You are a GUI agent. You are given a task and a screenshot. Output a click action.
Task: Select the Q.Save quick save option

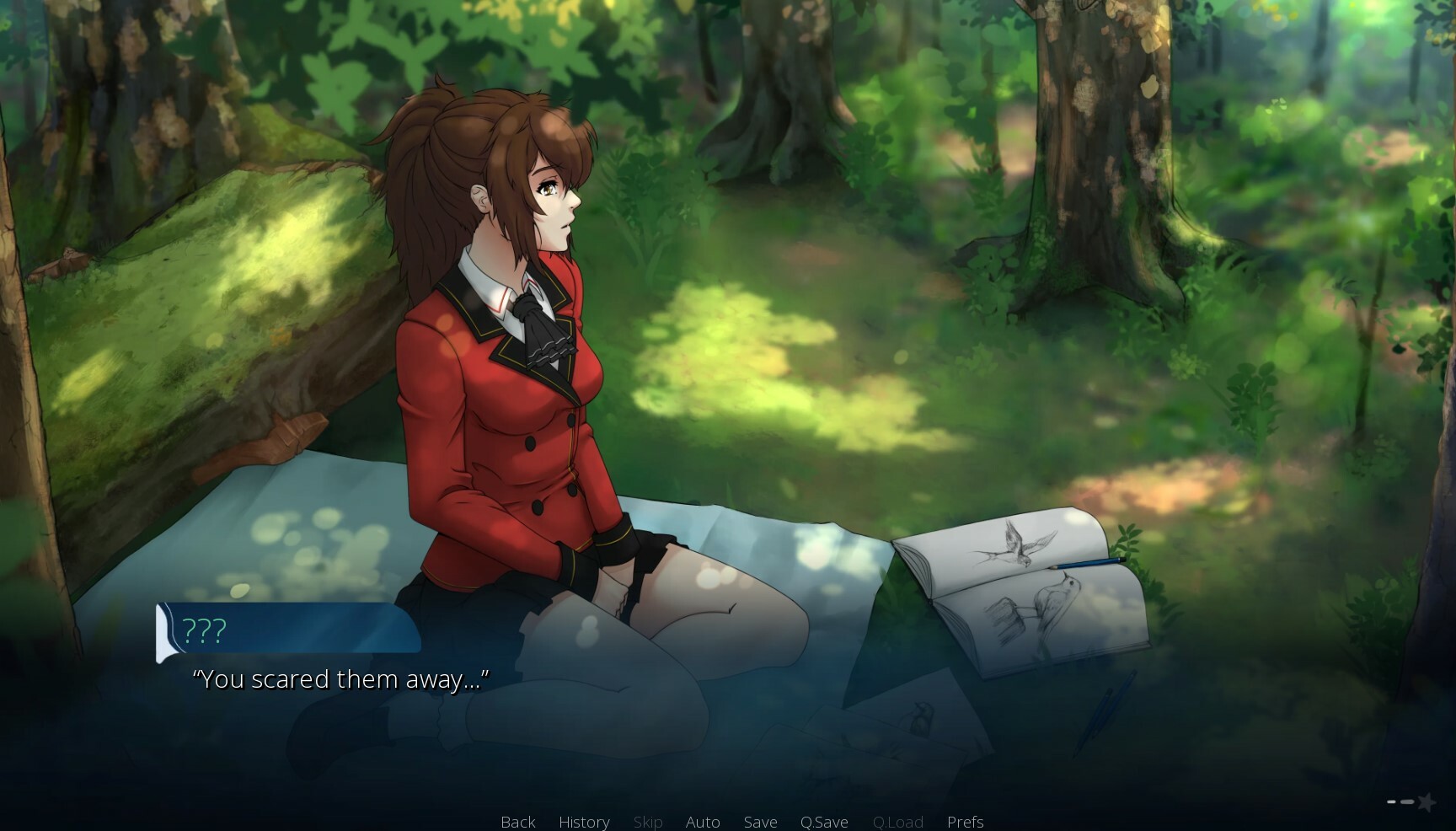coord(824,822)
